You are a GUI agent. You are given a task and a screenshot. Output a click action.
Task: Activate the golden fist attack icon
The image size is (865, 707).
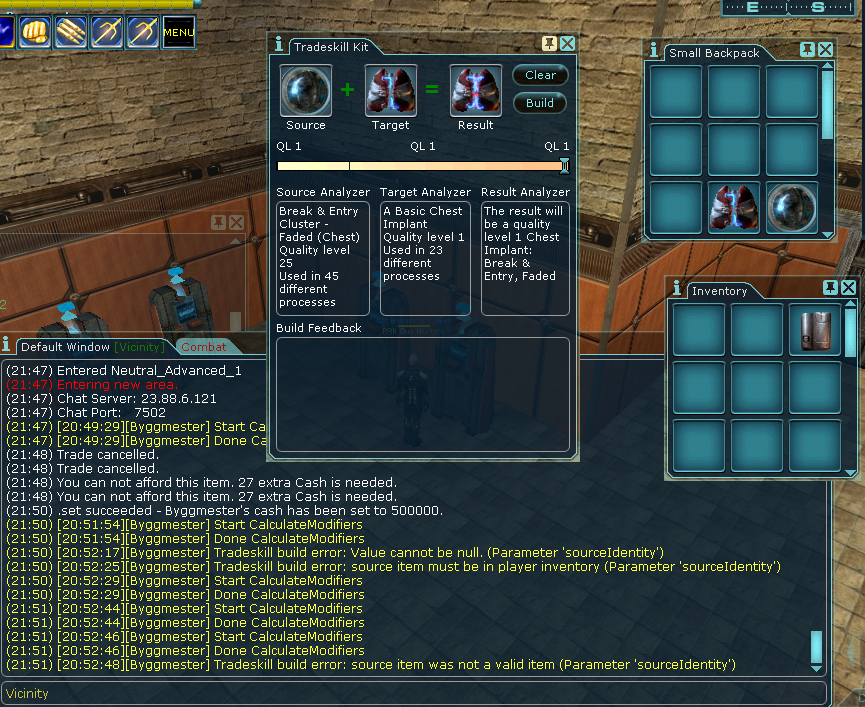[x=36, y=33]
